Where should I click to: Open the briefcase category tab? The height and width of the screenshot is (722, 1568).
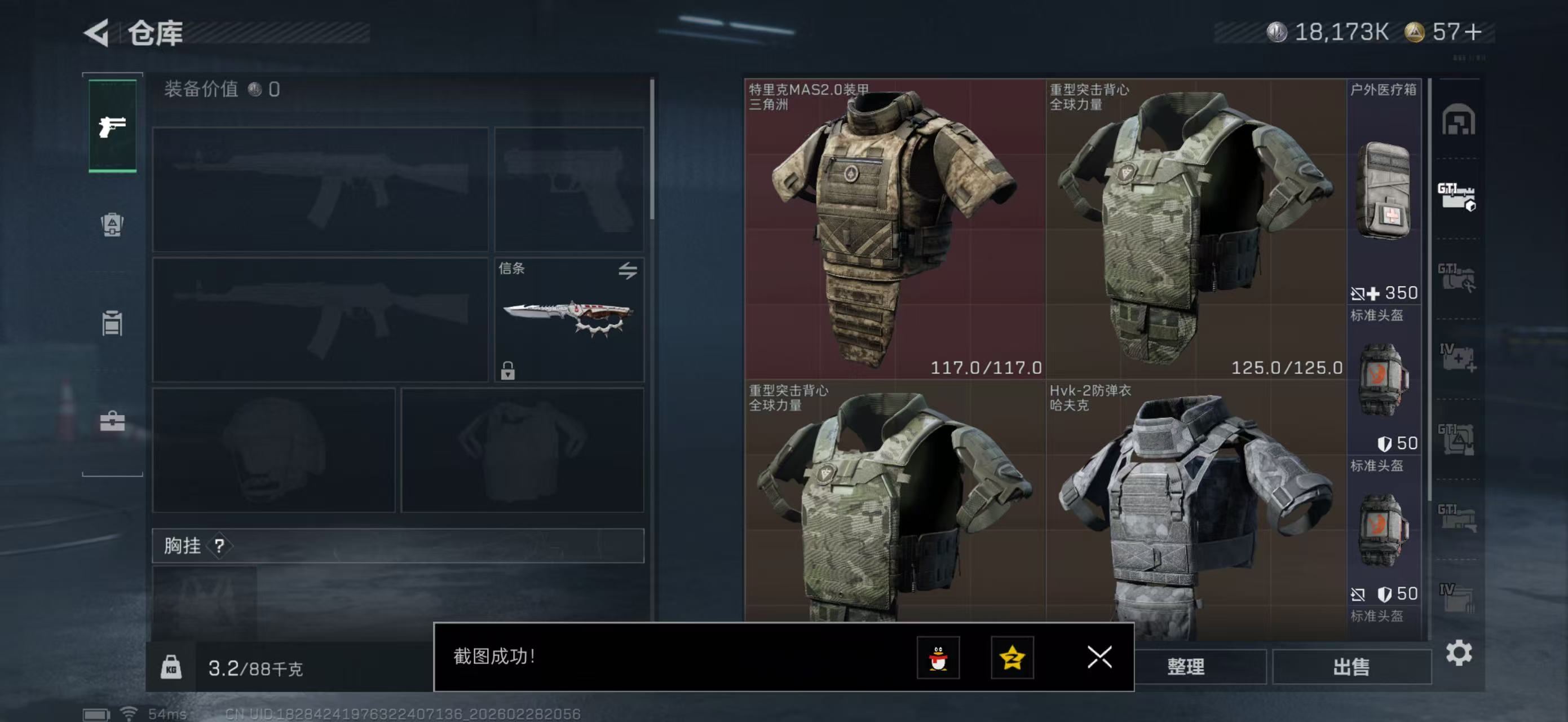(x=112, y=421)
